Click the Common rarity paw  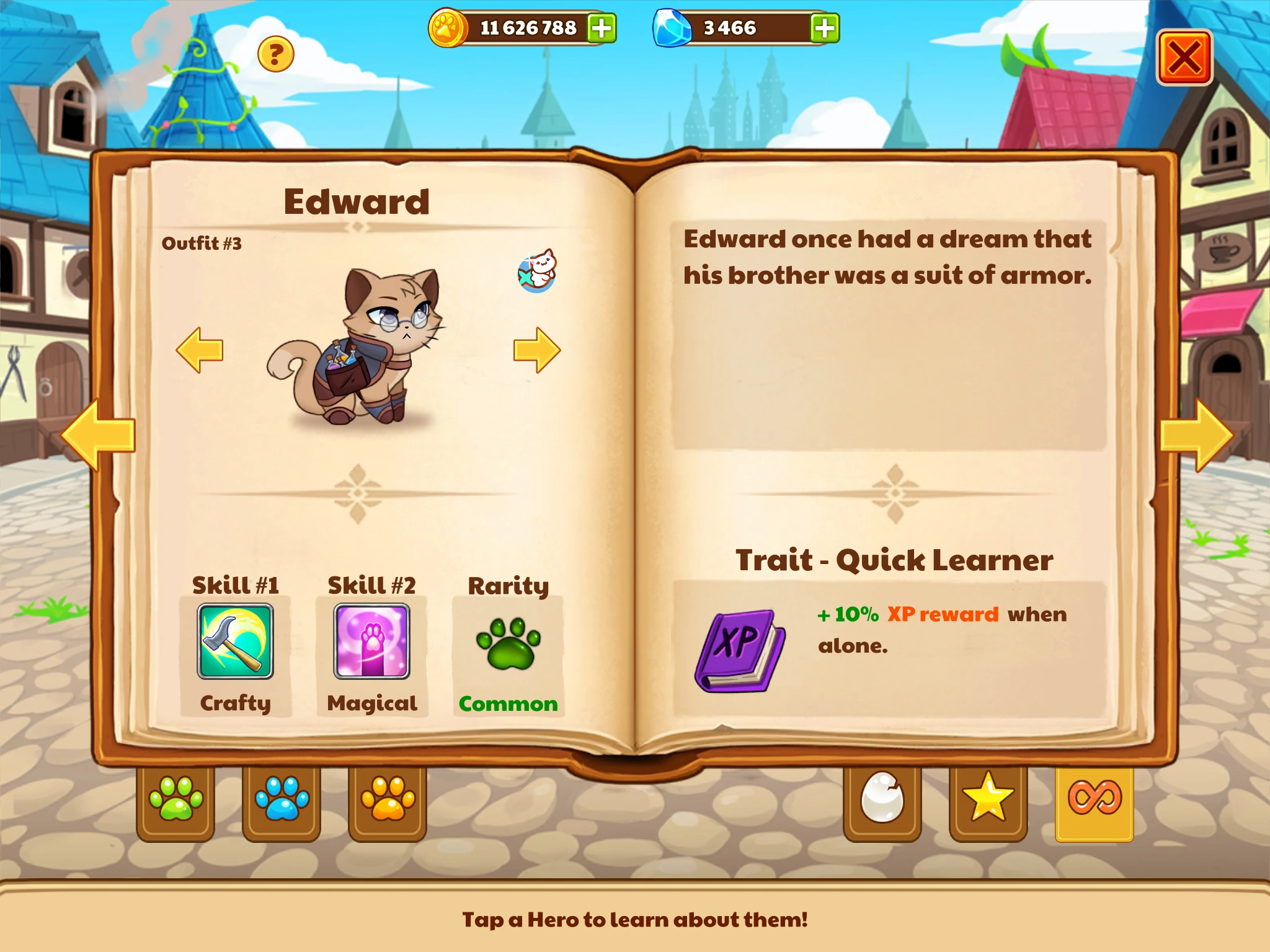click(x=508, y=645)
